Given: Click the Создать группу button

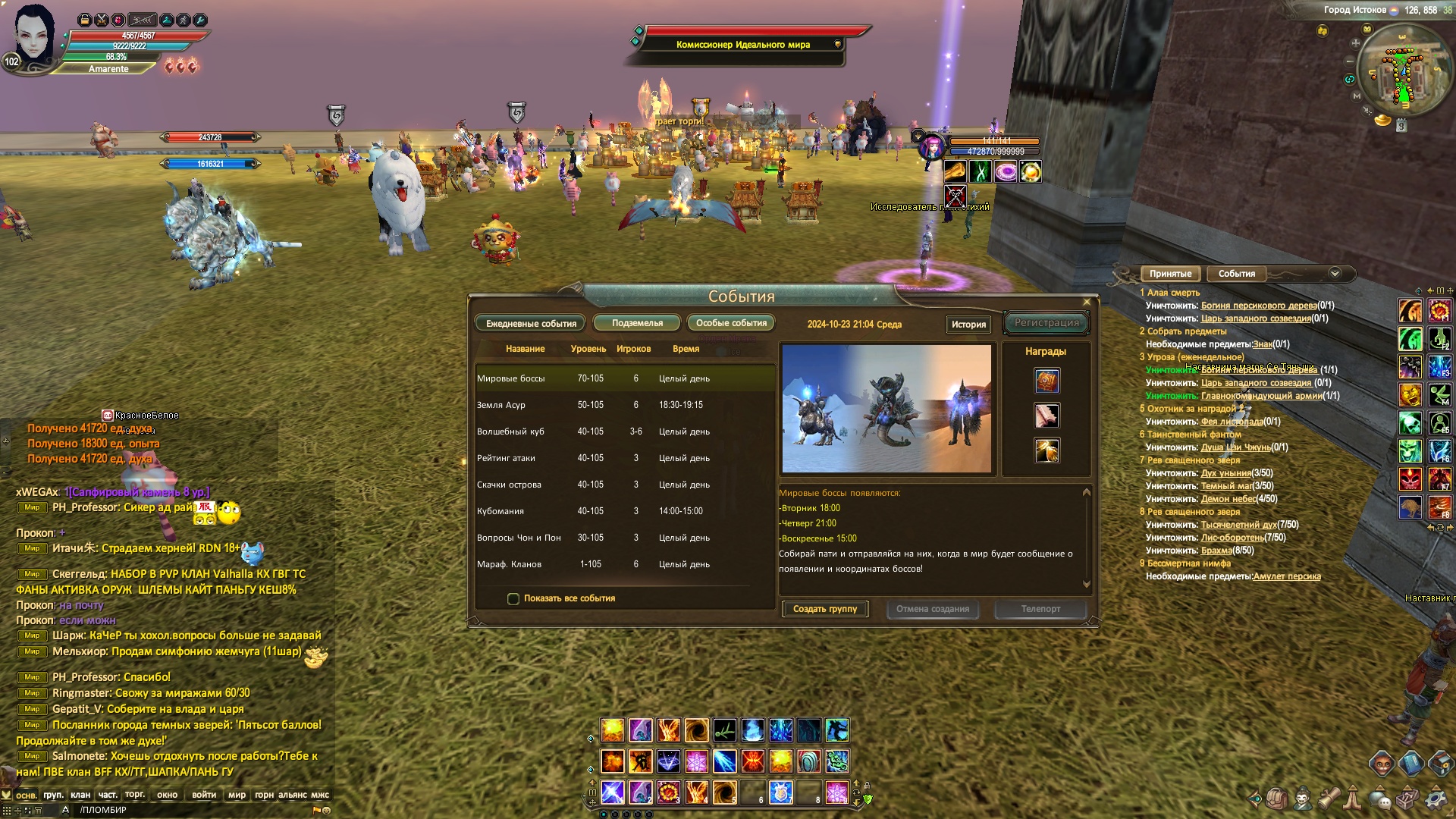Looking at the screenshot, I should tap(825, 609).
